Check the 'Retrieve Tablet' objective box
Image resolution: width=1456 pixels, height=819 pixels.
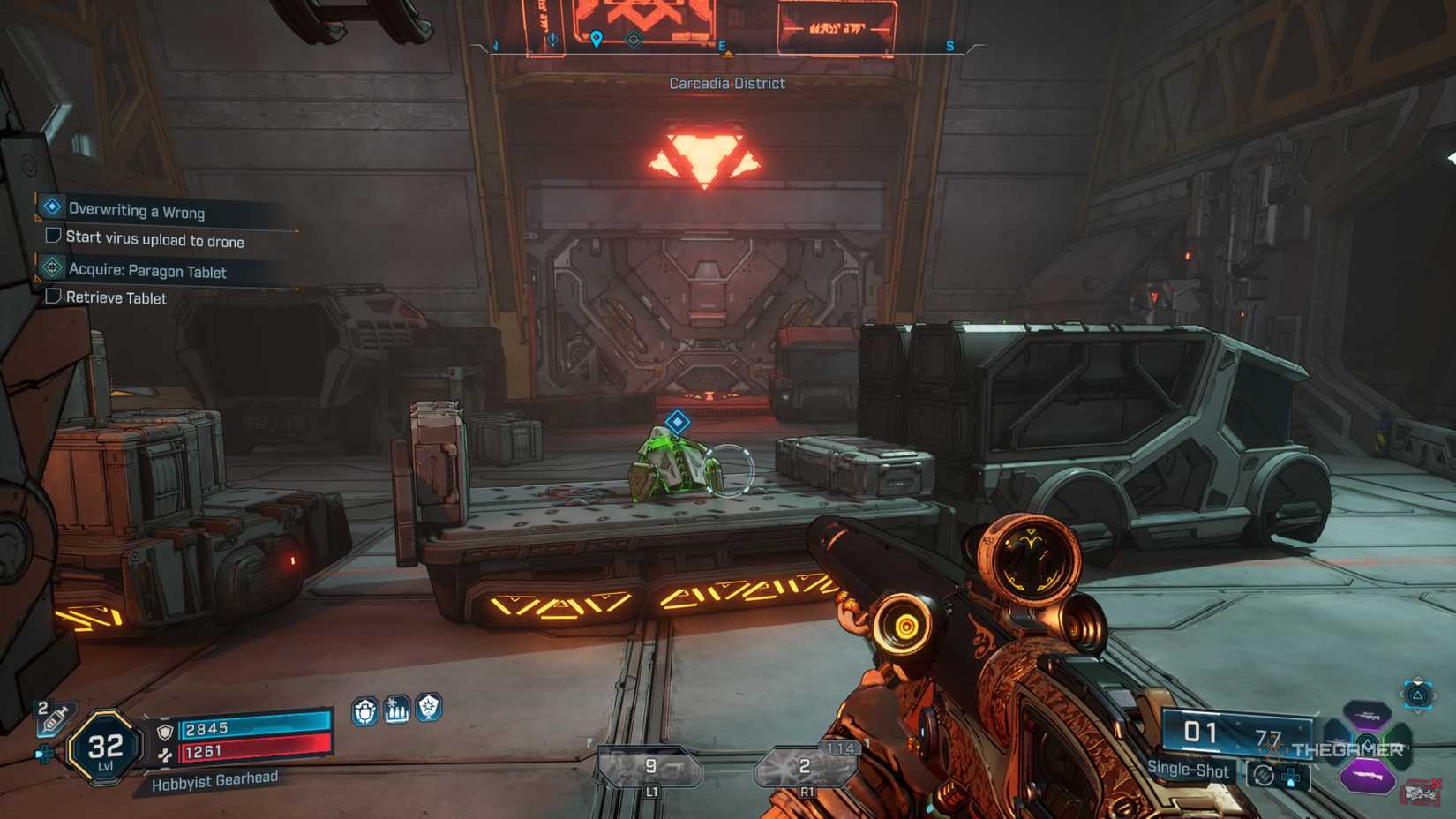[53, 297]
